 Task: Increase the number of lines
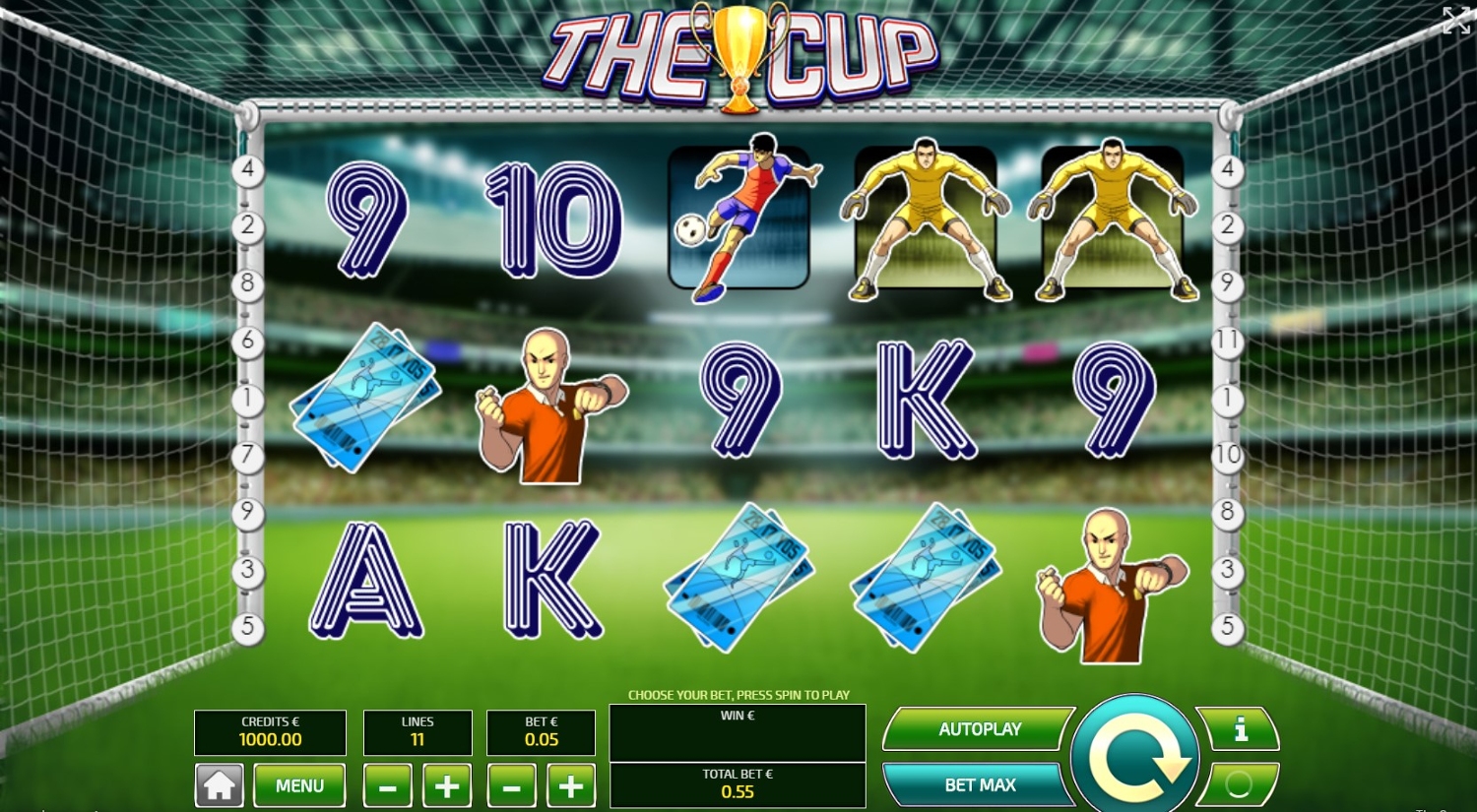(x=447, y=786)
